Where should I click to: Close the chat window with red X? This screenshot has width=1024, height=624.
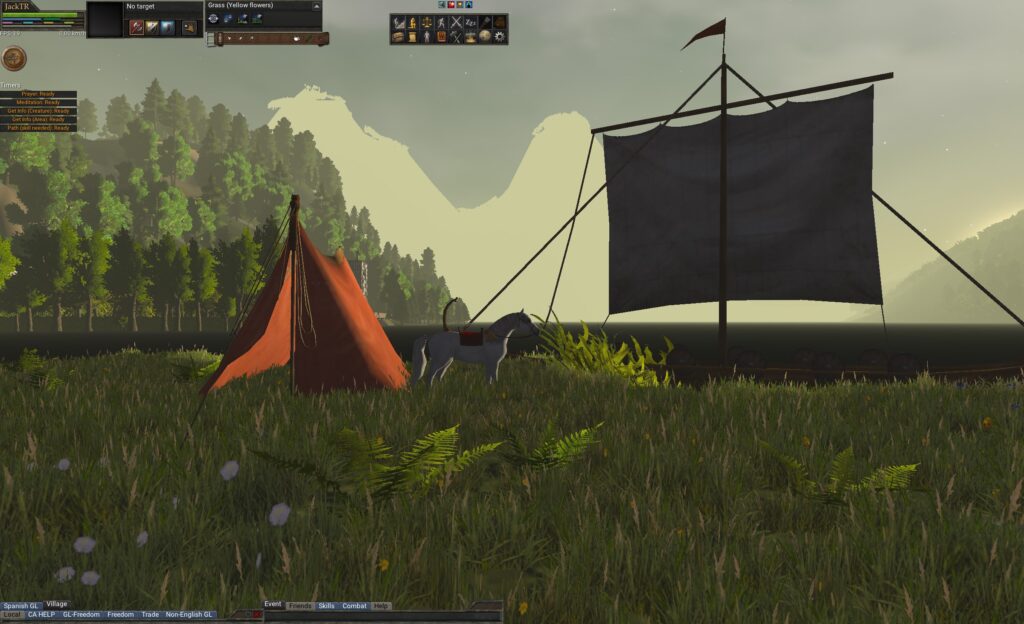click(x=256, y=614)
